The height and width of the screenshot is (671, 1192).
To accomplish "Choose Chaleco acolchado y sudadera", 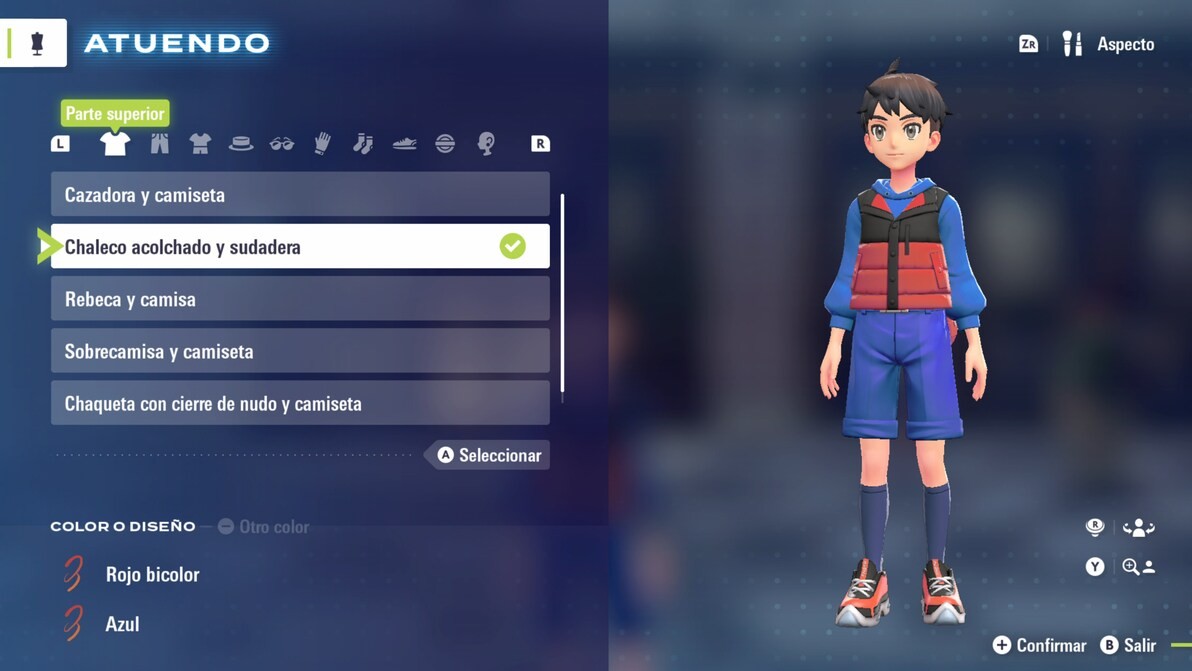I will (x=300, y=247).
